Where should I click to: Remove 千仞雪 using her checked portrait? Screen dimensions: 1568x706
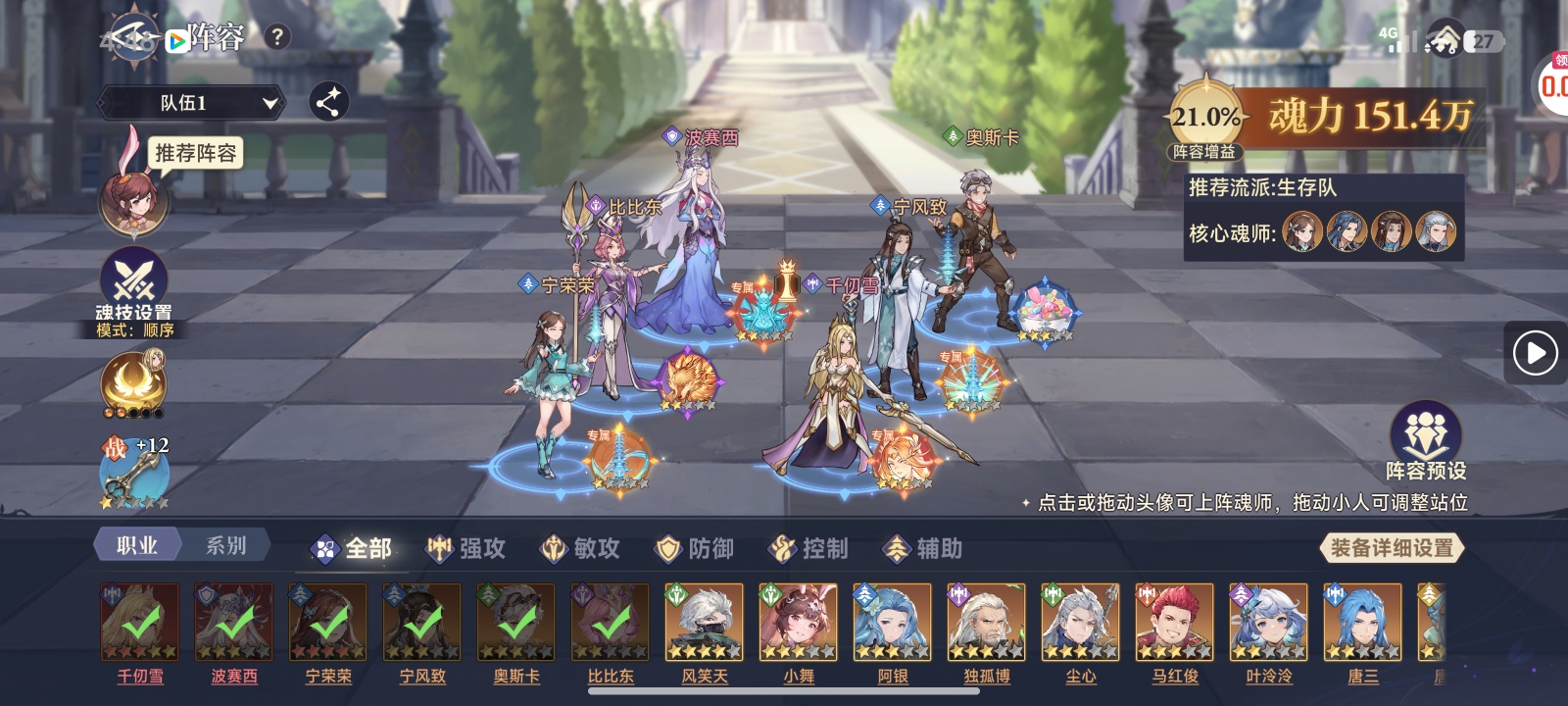[140, 623]
